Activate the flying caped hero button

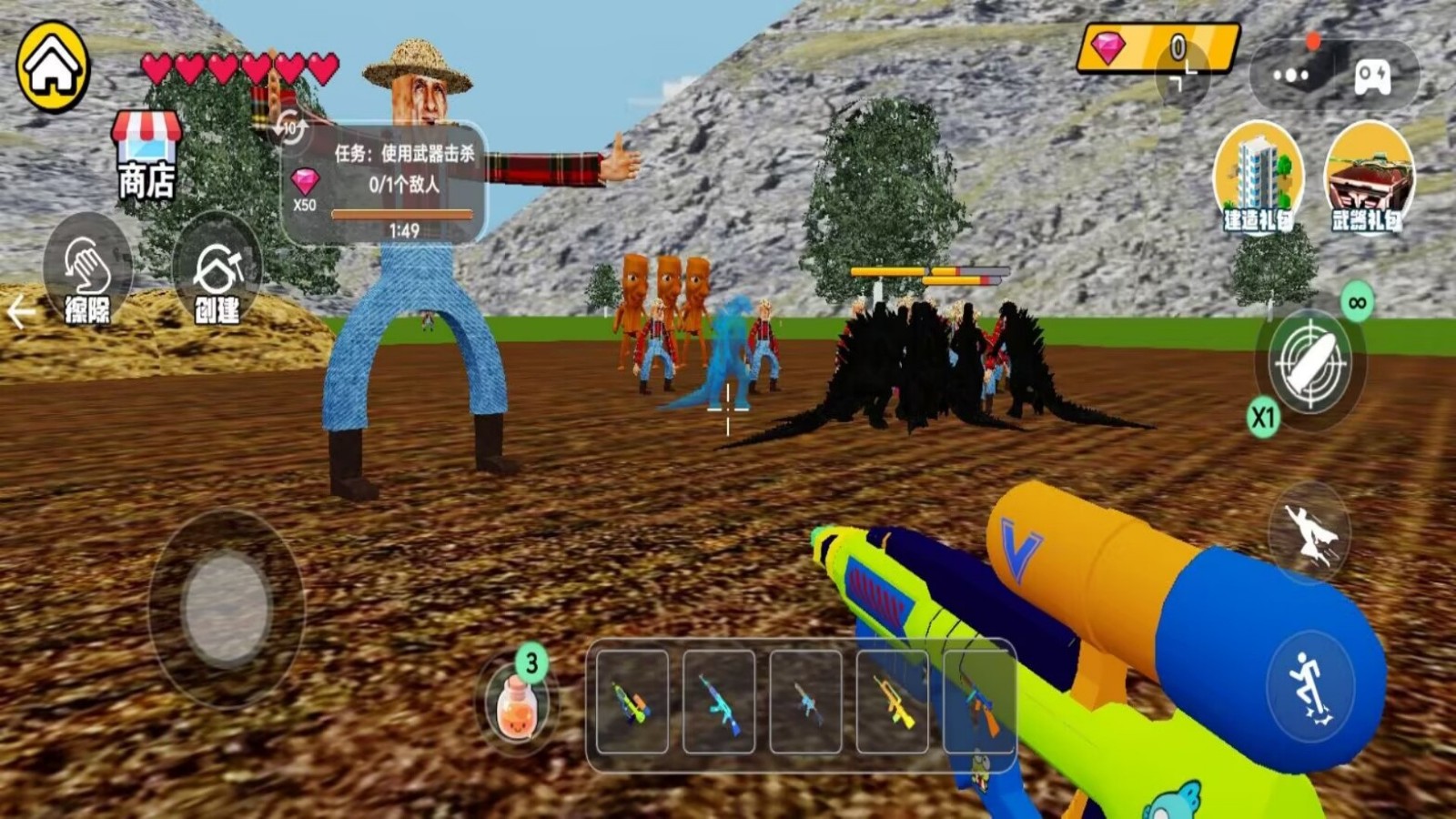click(1309, 534)
